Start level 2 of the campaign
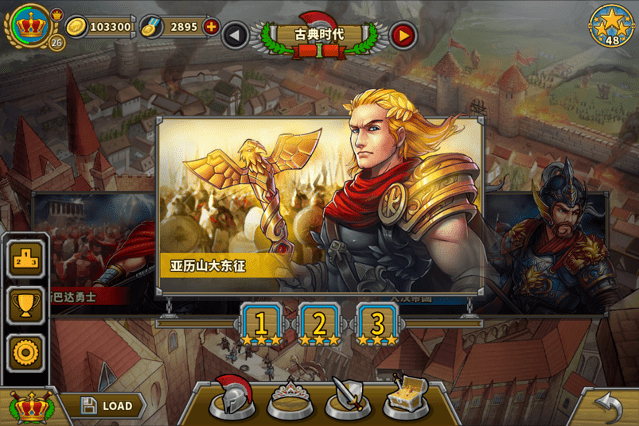The image size is (639, 426). (x=320, y=324)
